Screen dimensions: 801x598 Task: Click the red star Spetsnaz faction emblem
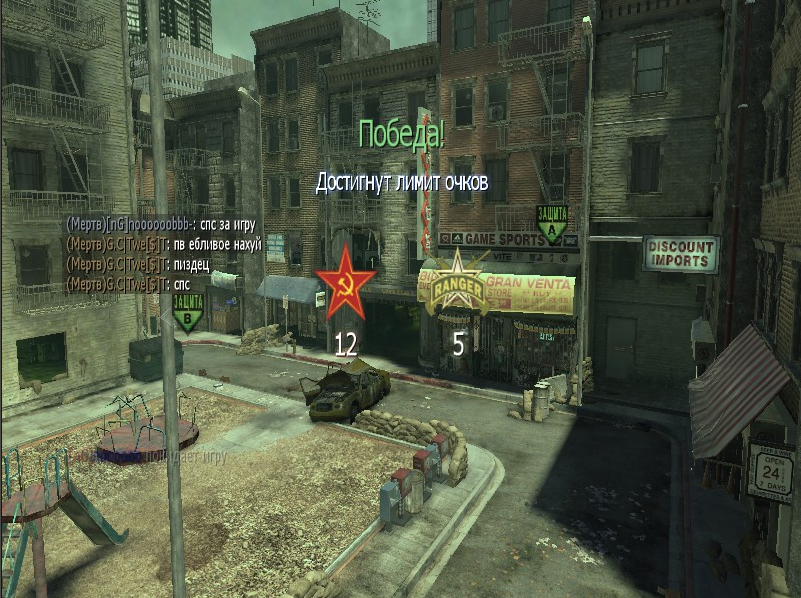click(345, 283)
